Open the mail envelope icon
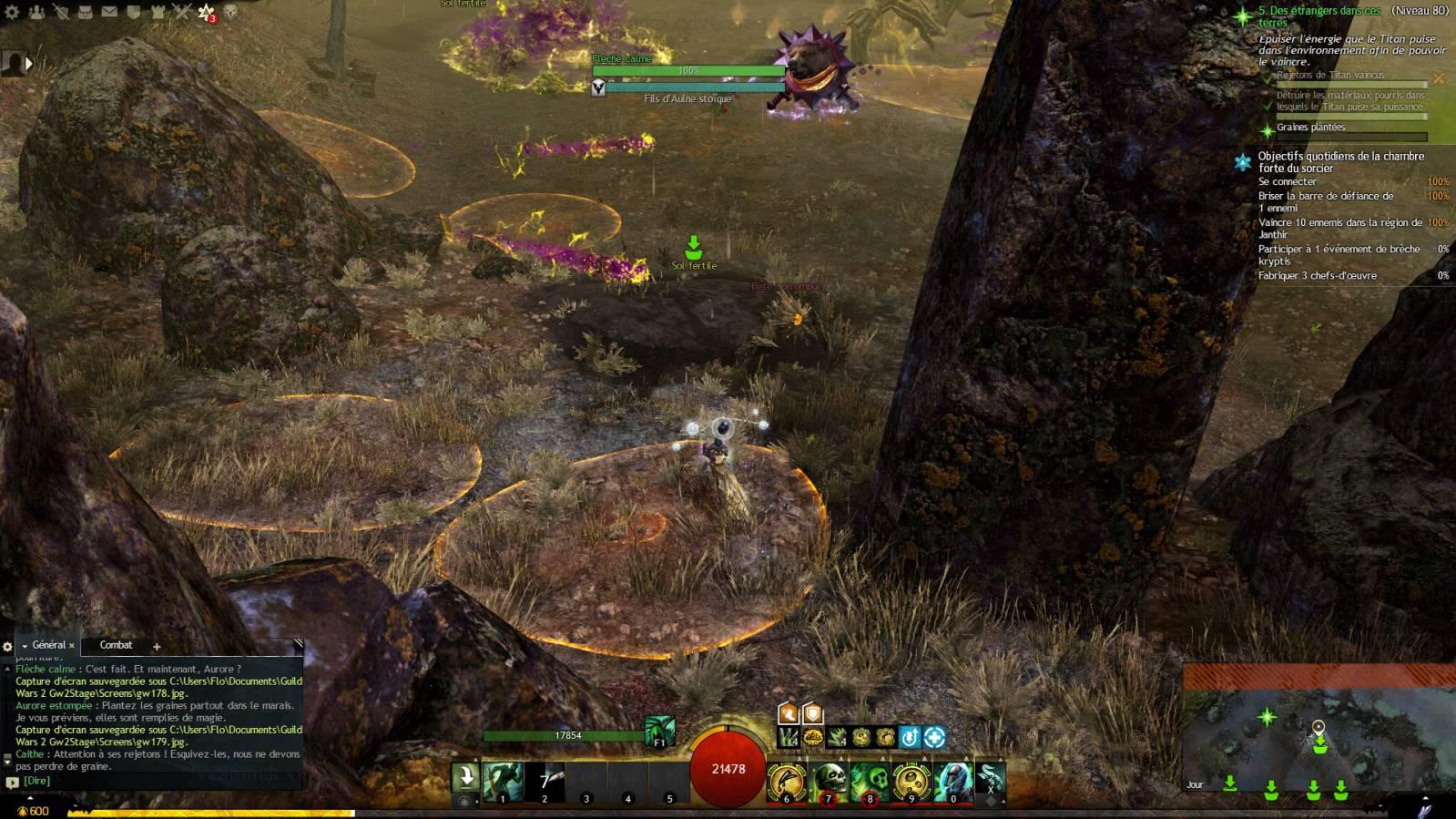Screen dimensions: 1456x819 (109, 13)
